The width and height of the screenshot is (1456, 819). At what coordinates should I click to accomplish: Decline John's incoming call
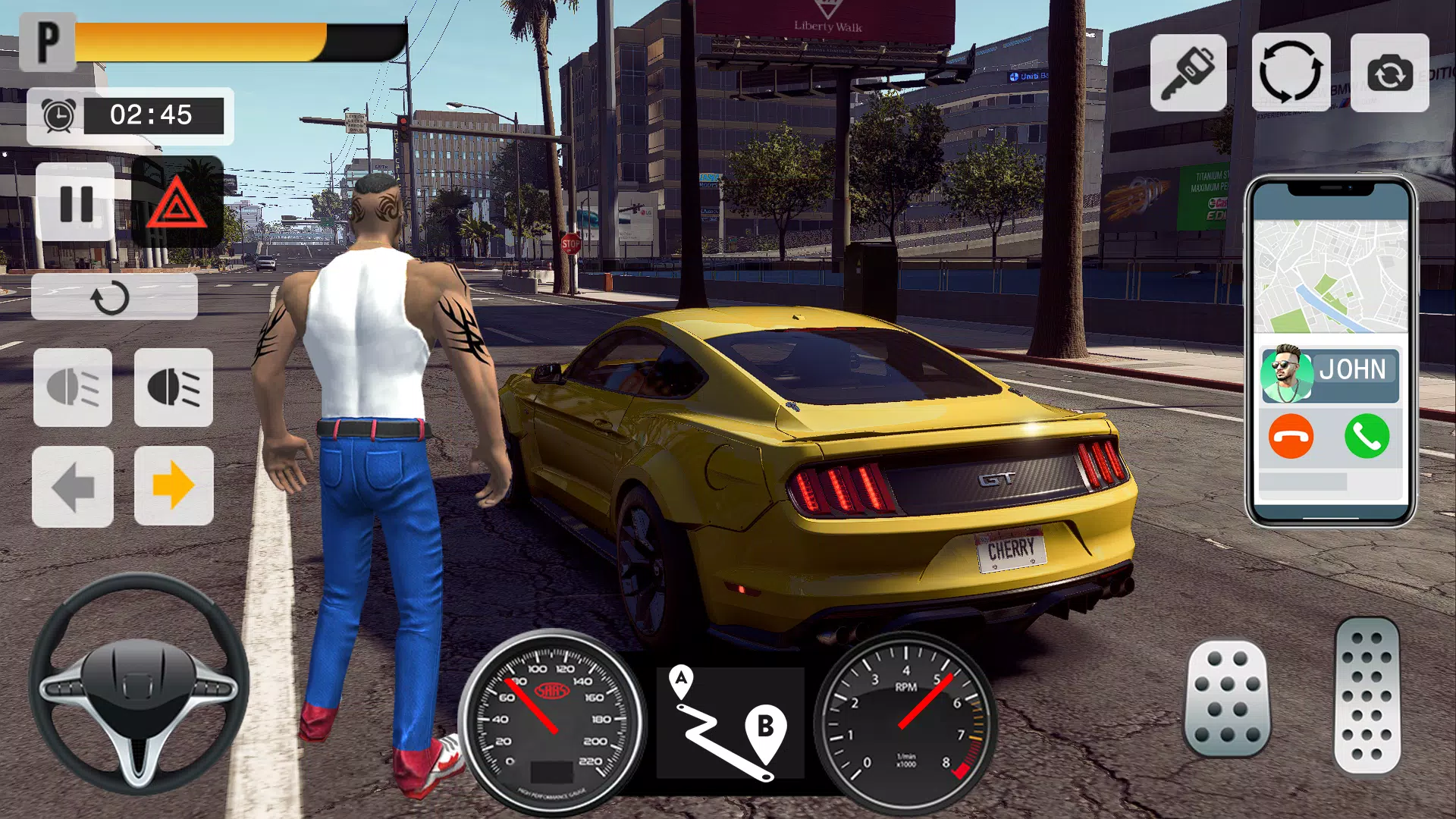(x=1291, y=436)
